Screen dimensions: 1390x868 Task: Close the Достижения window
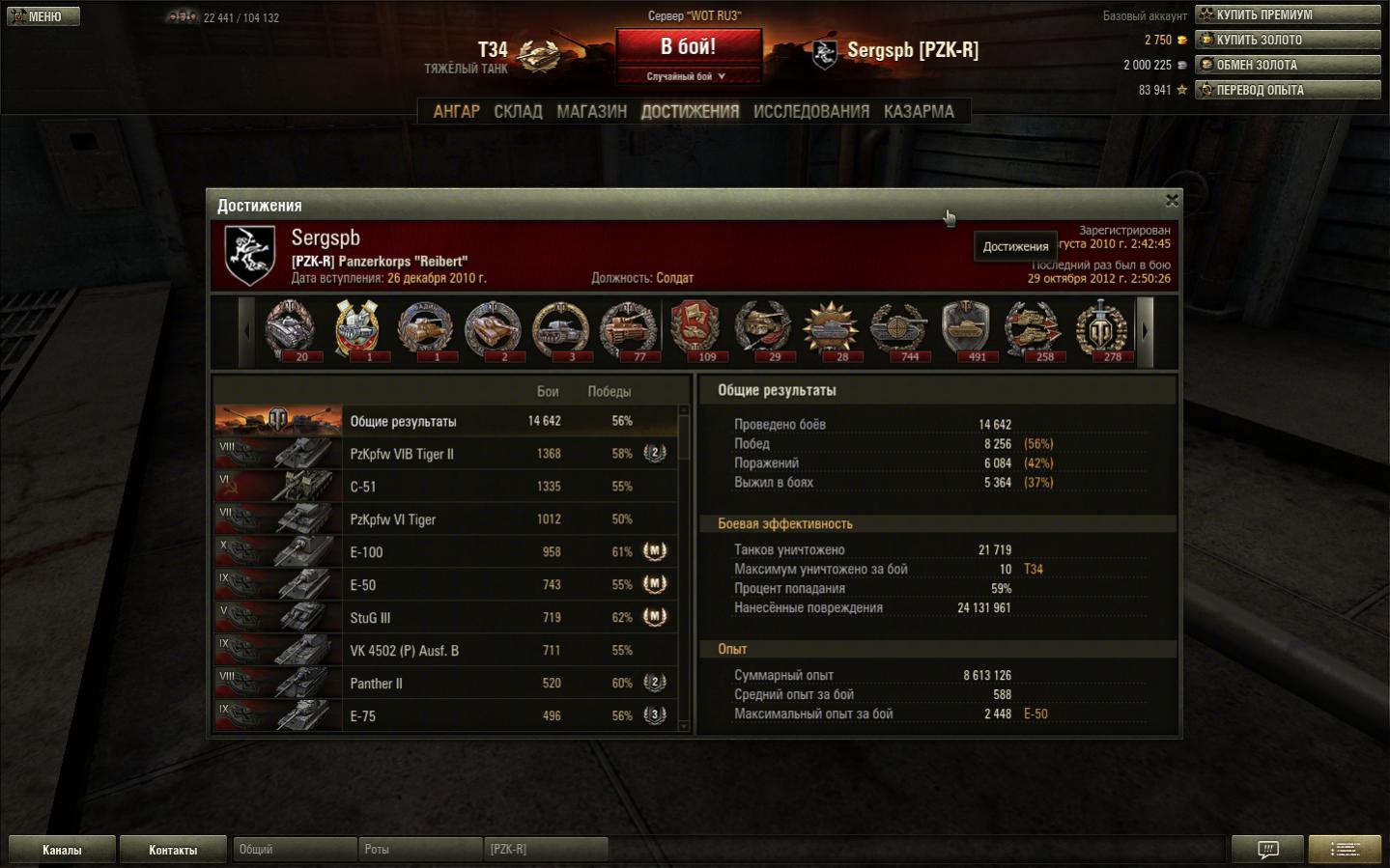tap(1172, 200)
